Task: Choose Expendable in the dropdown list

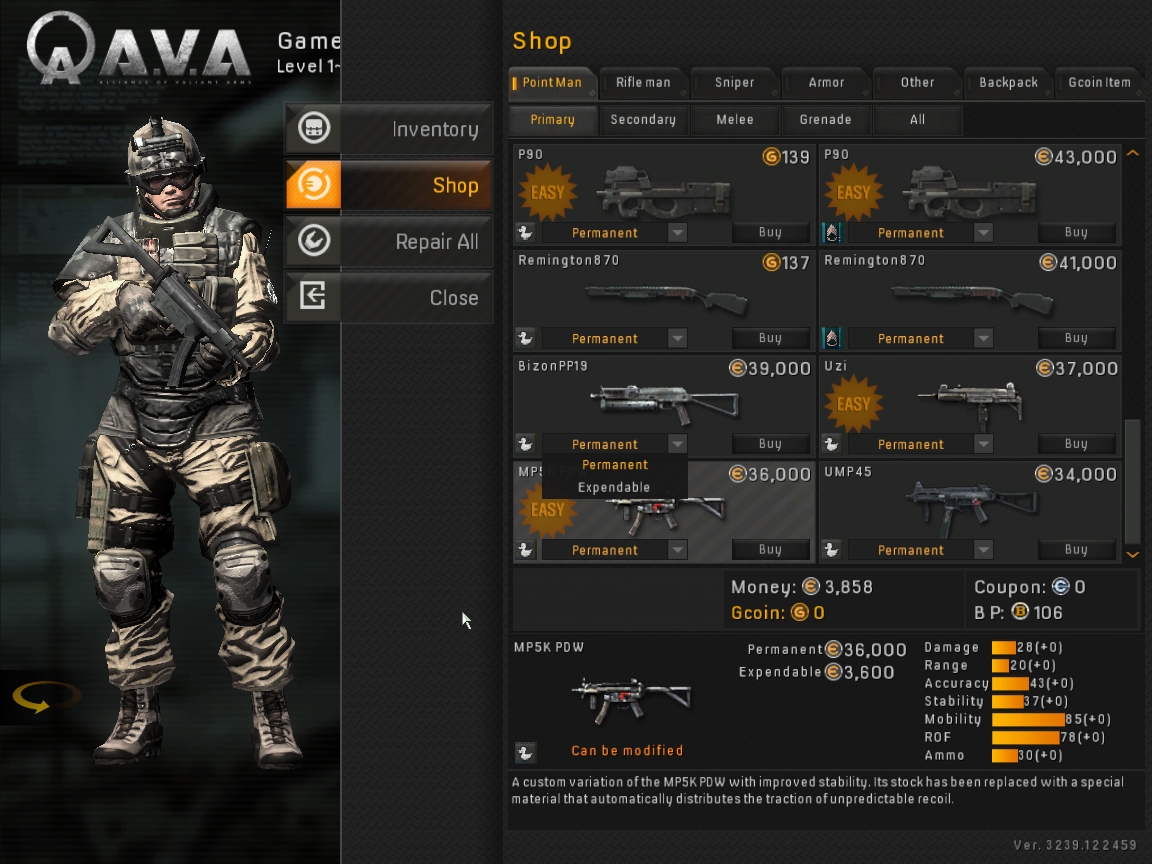Action: coord(614,488)
